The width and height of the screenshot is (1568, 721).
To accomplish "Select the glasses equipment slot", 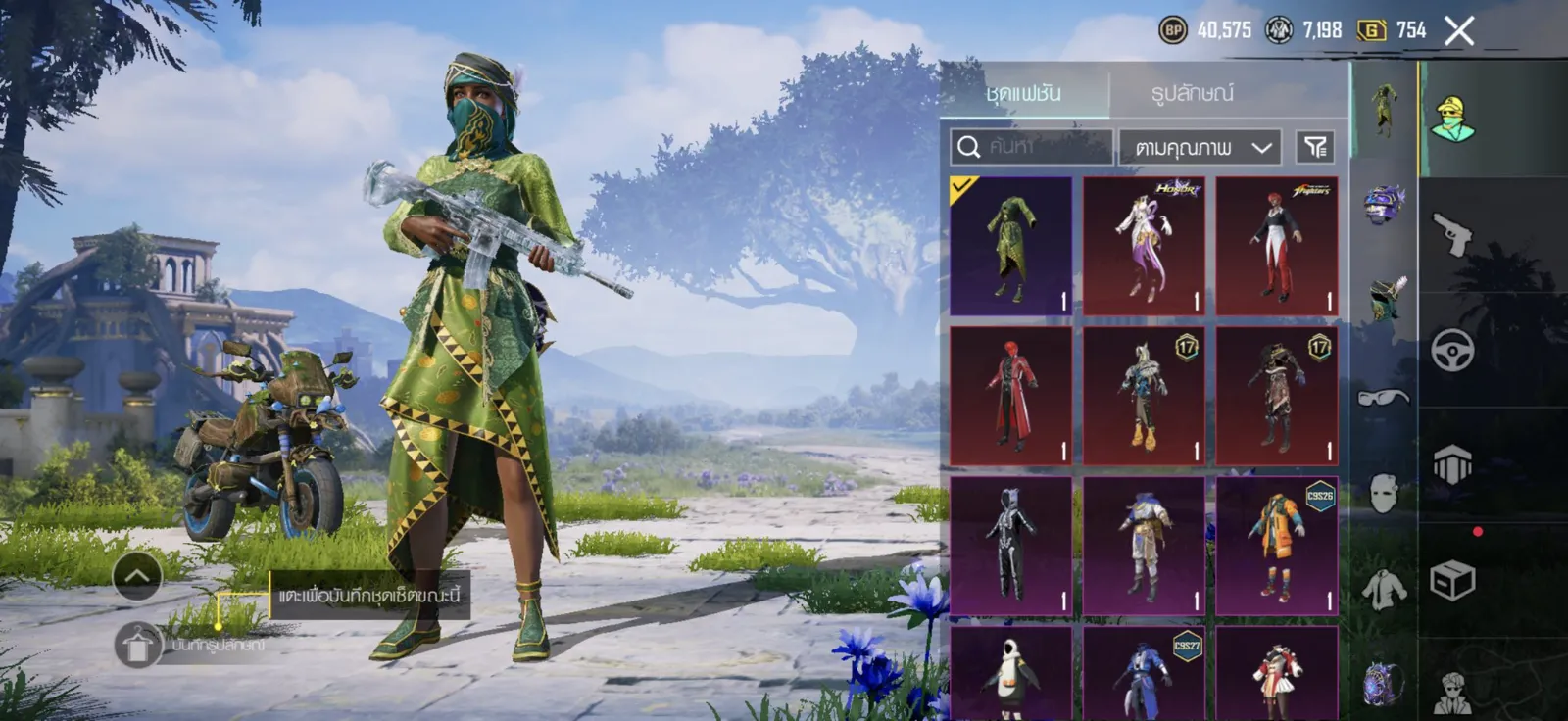I will pyautogui.click(x=1383, y=397).
